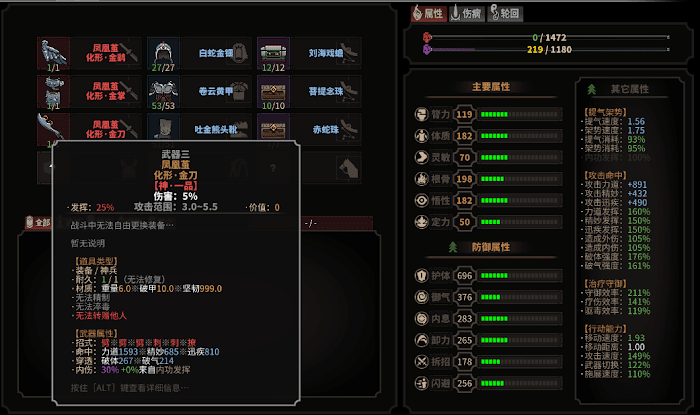
Task: Switch to the 属性 attributes tab
Action: tap(428, 13)
